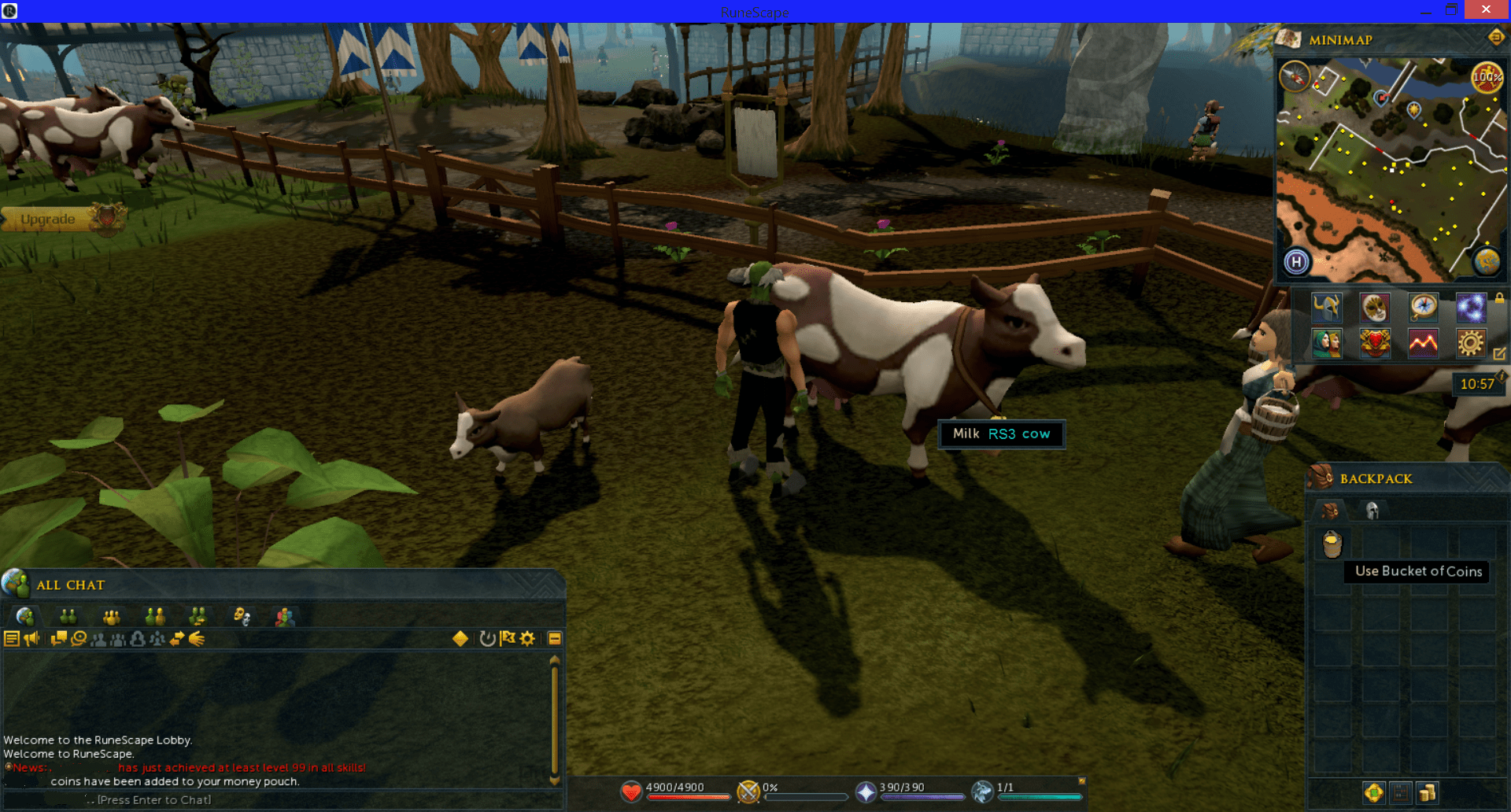Toggle broadcasts with the megaphone chat icon
The height and width of the screenshot is (812, 1511).
coord(32,638)
